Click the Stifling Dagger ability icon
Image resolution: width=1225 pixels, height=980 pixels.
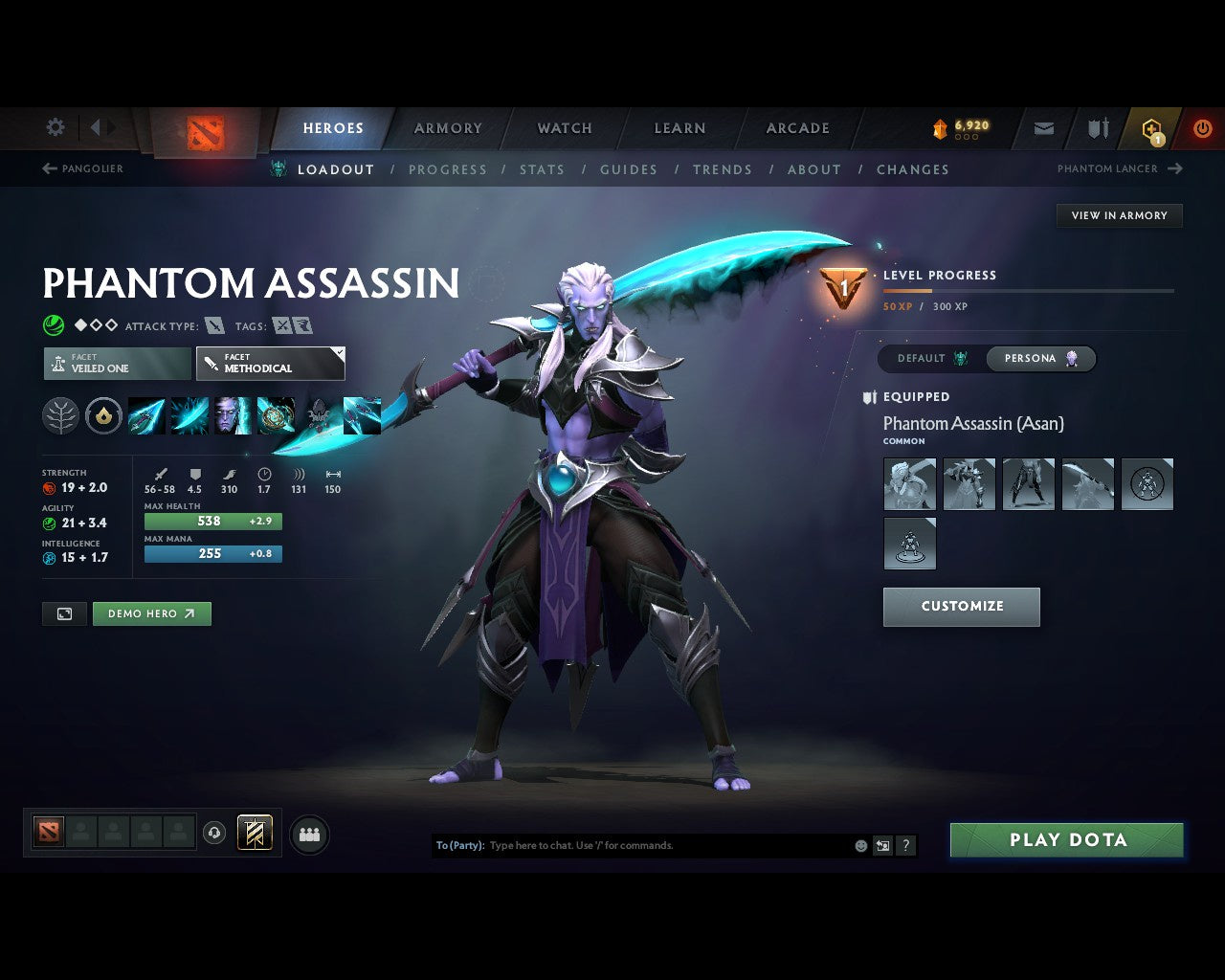145,415
